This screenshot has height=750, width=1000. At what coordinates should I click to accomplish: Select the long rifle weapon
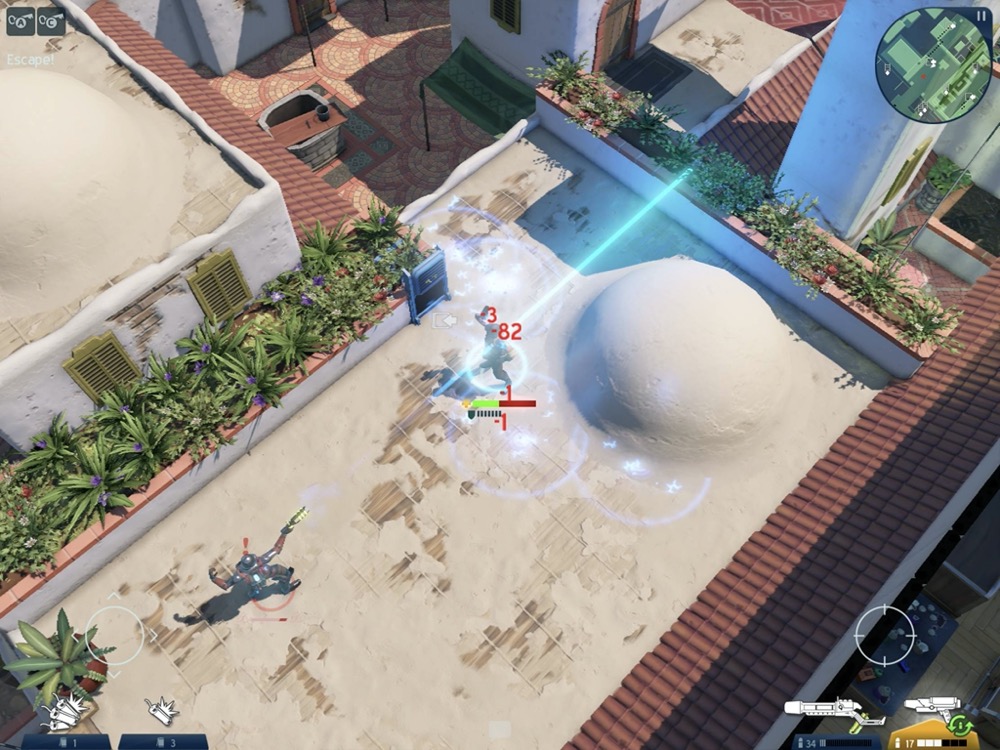(834, 712)
